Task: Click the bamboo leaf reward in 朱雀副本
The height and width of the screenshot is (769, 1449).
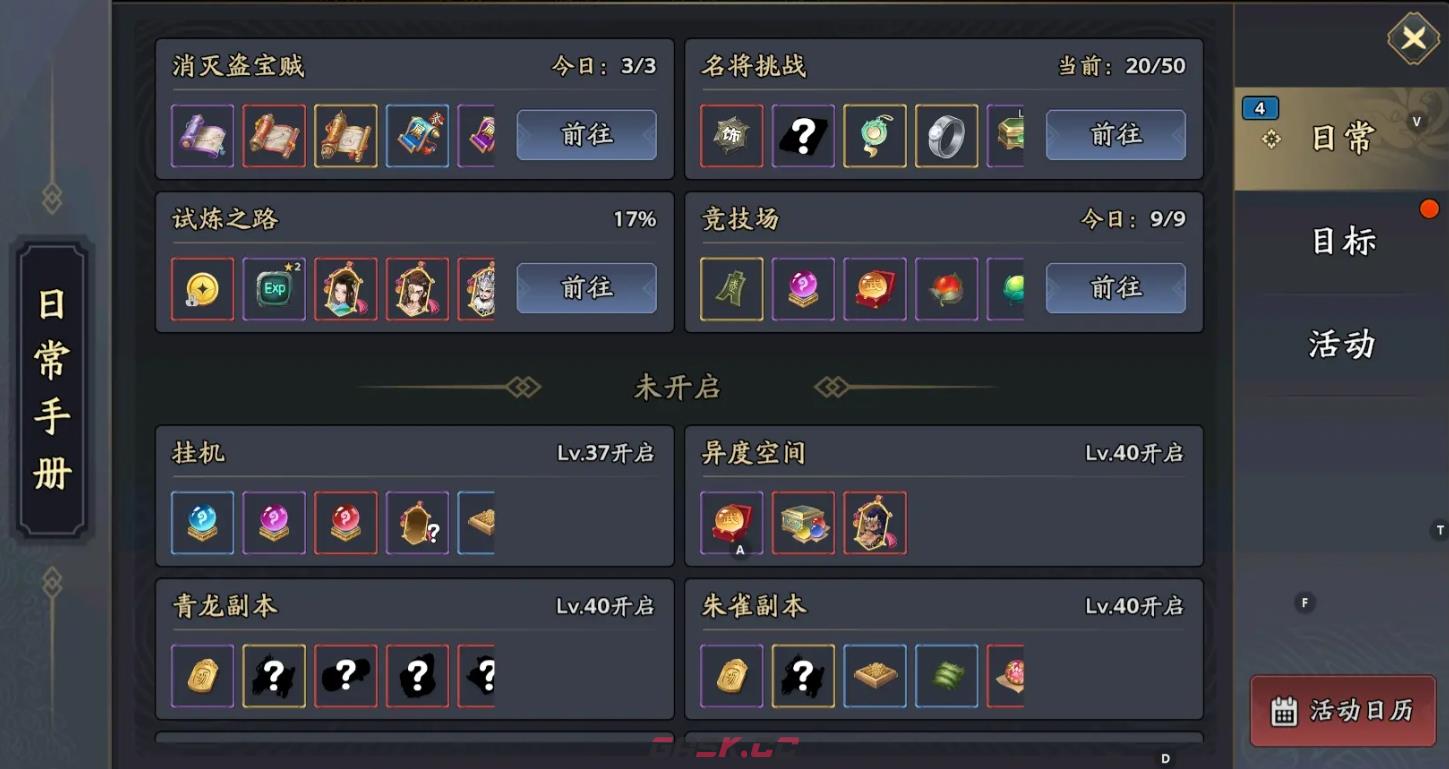Action: [946, 676]
